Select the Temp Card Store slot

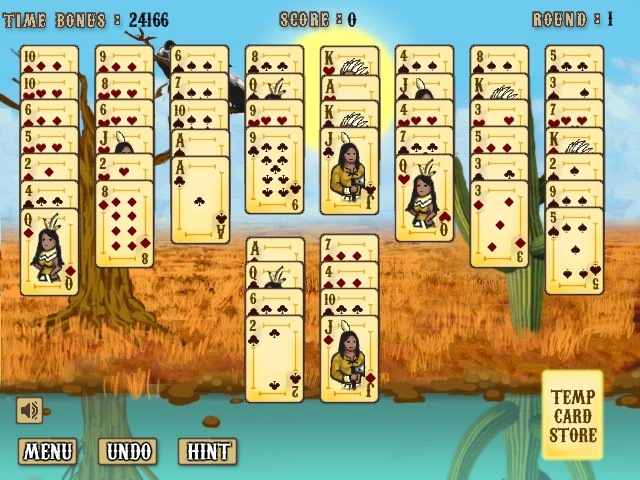pos(573,416)
